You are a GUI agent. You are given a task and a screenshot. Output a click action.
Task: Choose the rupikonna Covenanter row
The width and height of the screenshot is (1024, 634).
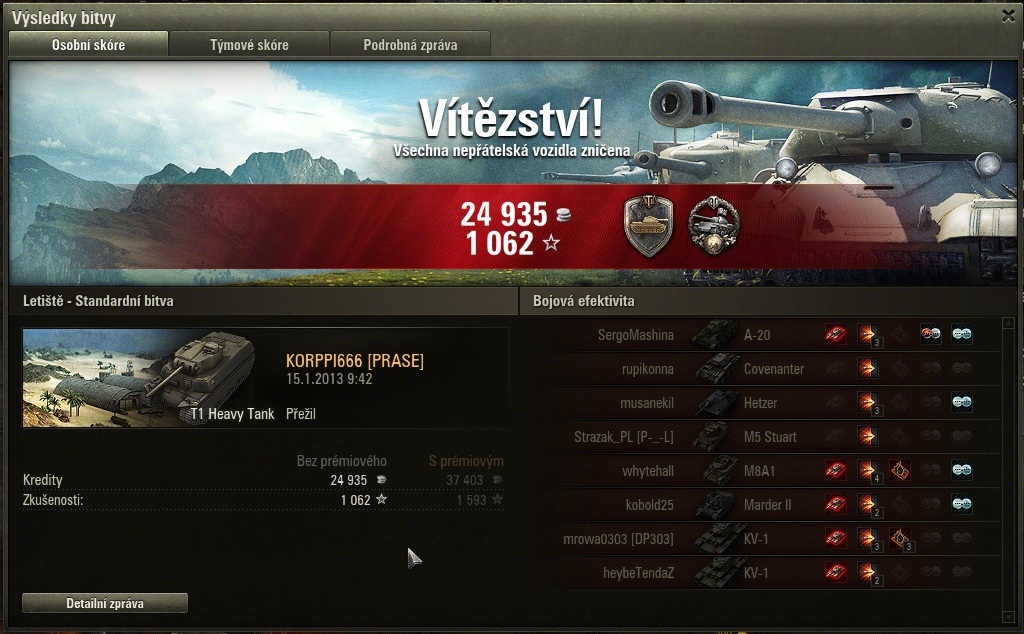pos(760,369)
